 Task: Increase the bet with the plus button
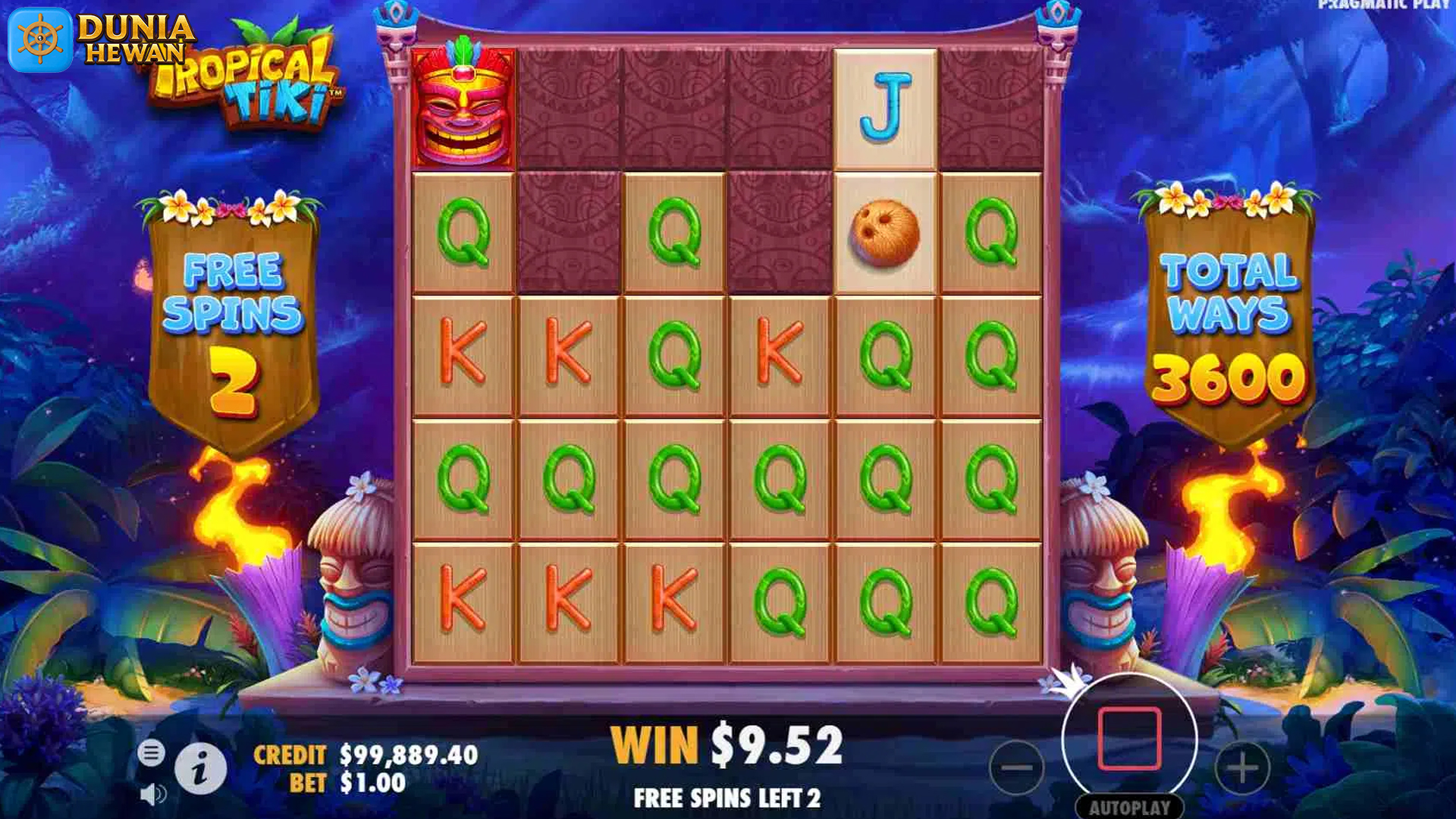click(1241, 768)
